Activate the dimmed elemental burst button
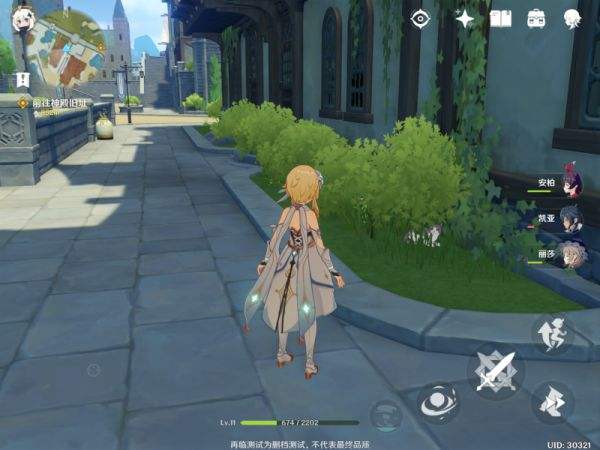 tap(386, 415)
